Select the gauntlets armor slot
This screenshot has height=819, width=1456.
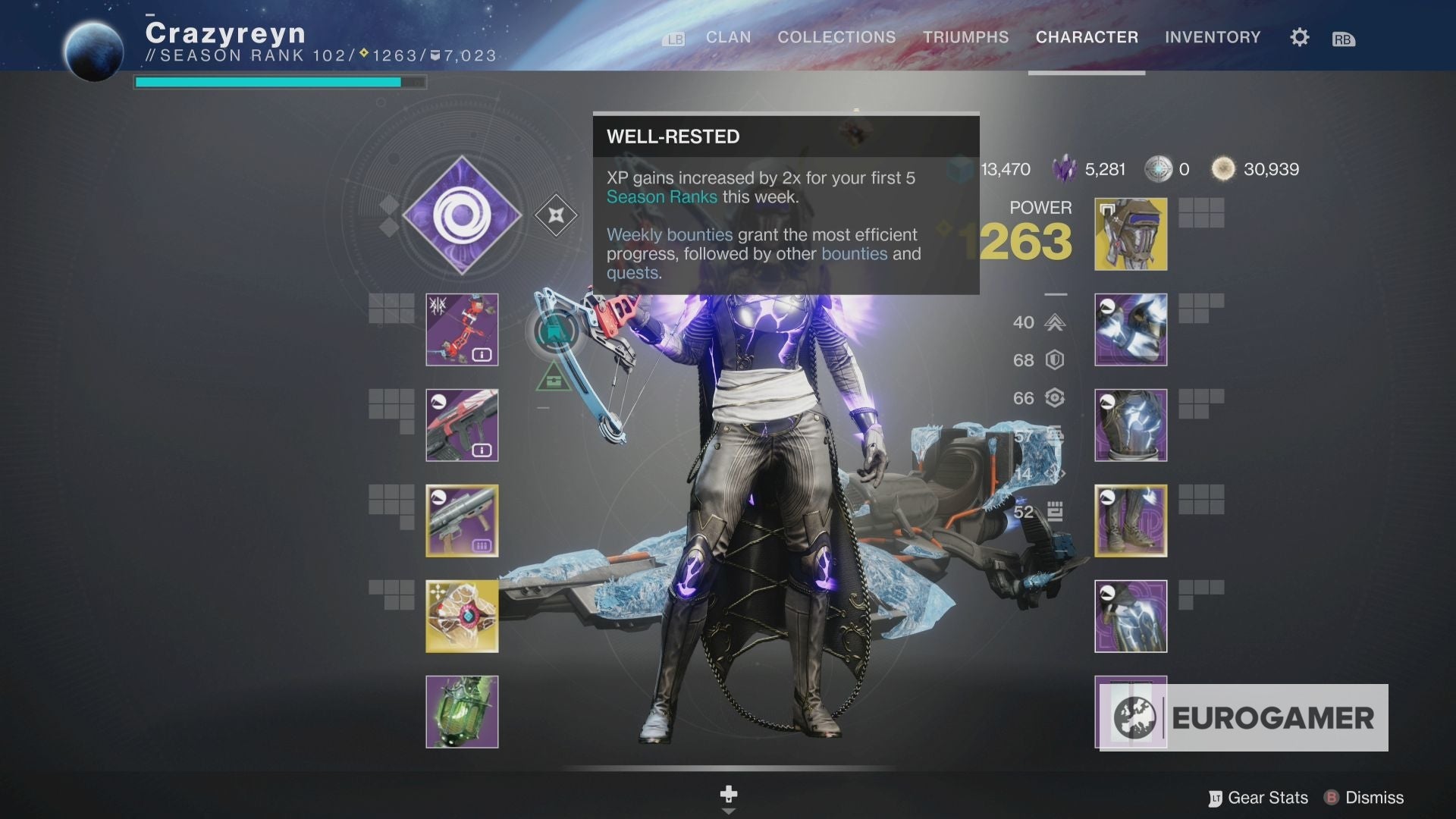click(x=1131, y=330)
